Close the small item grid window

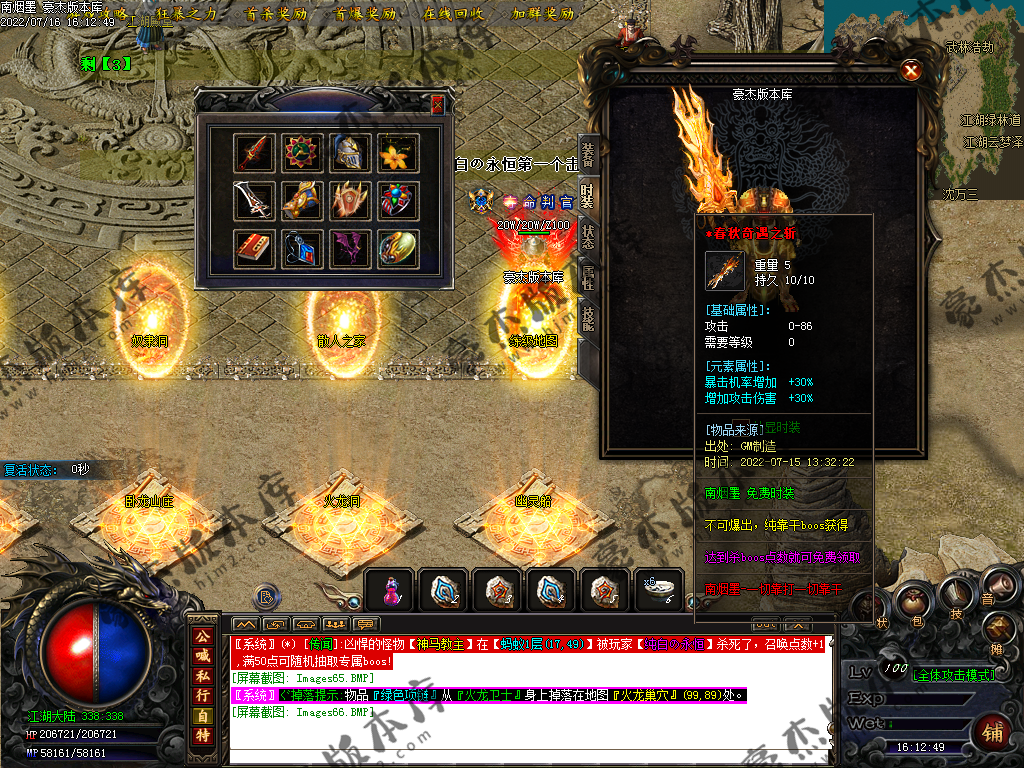click(437, 104)
